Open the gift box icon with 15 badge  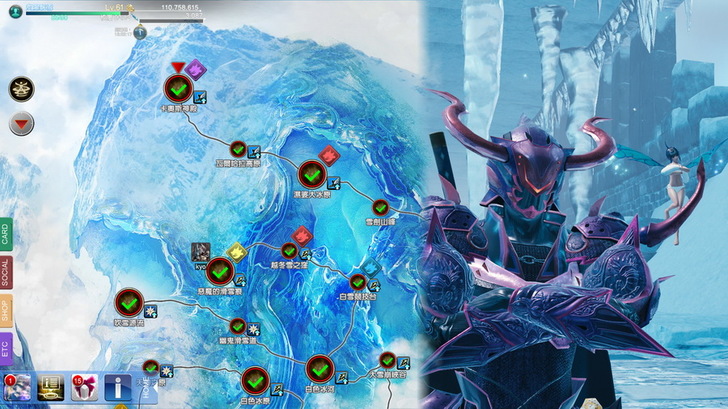point(82,385)
